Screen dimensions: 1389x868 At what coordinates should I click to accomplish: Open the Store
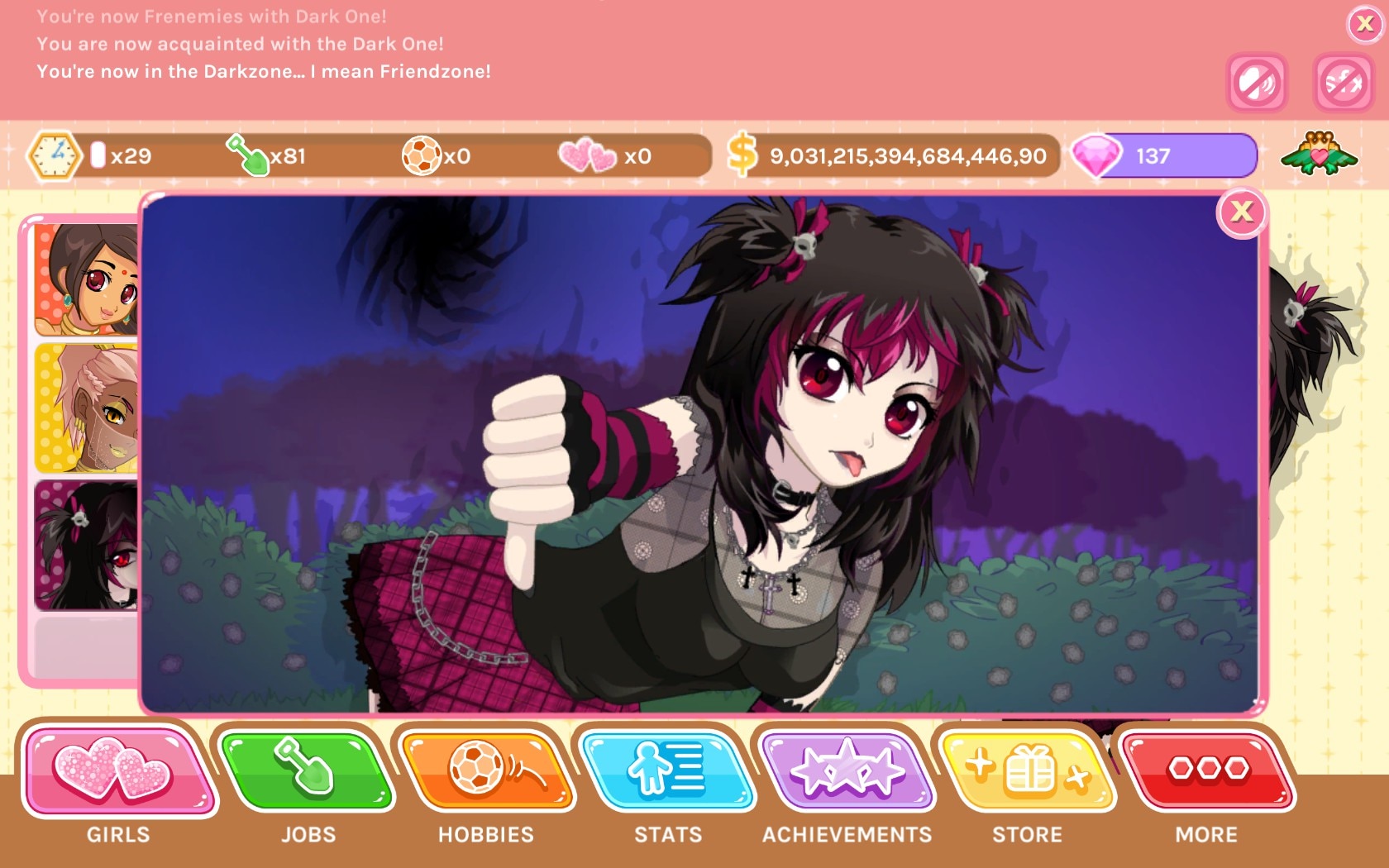point(1028,772)
